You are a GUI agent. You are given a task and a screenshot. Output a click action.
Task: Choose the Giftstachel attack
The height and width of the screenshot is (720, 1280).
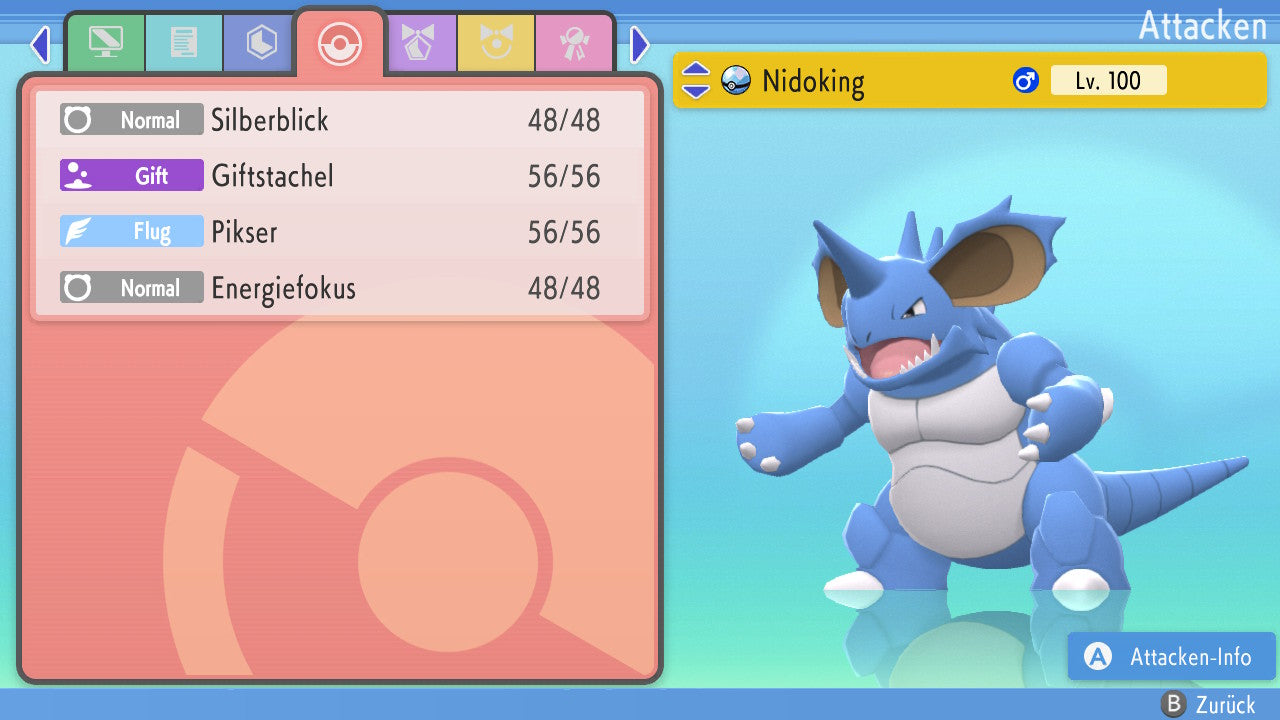click(x=340, y=176)
